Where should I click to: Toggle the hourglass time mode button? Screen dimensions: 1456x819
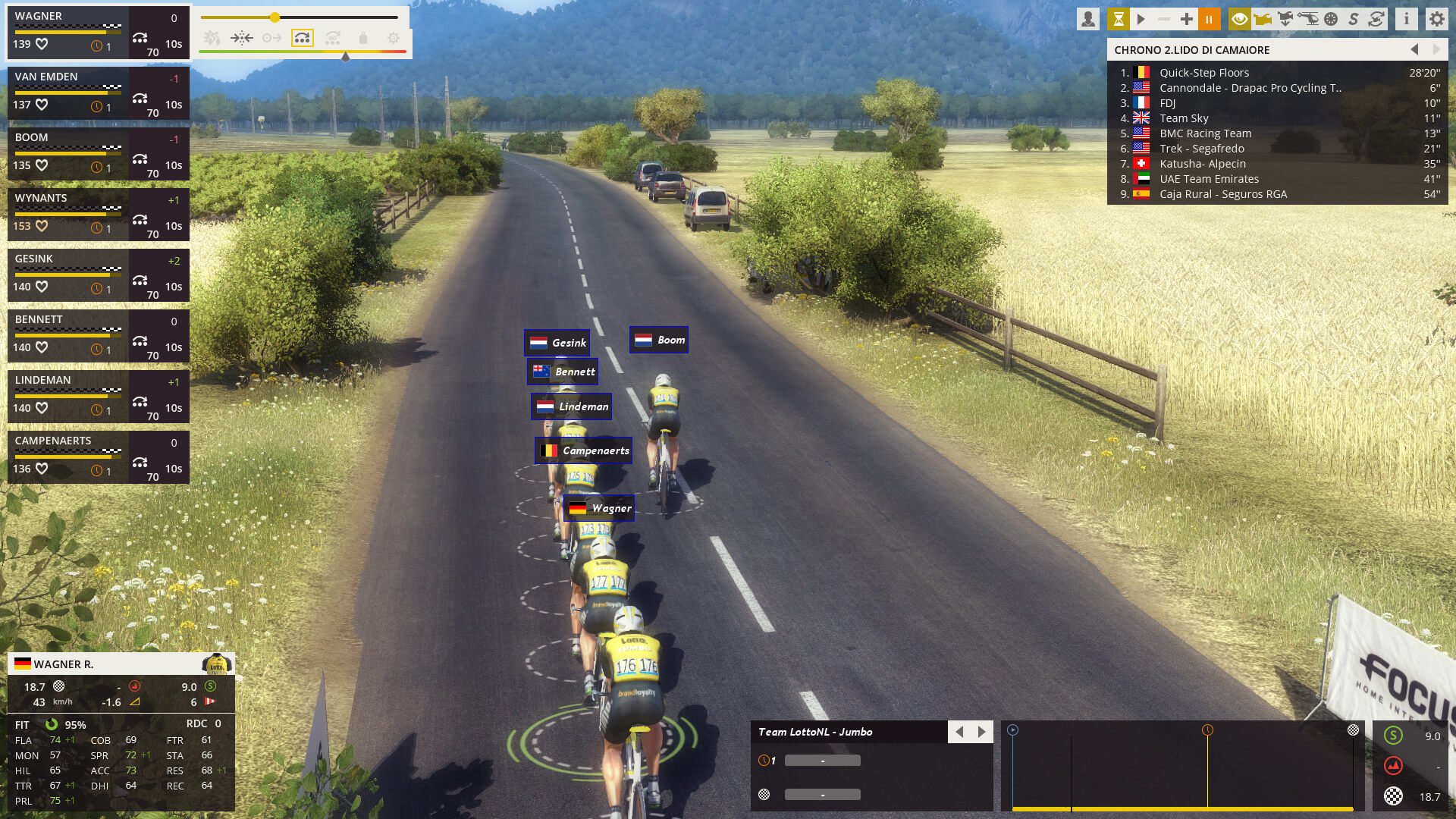tap(1119, 19)
